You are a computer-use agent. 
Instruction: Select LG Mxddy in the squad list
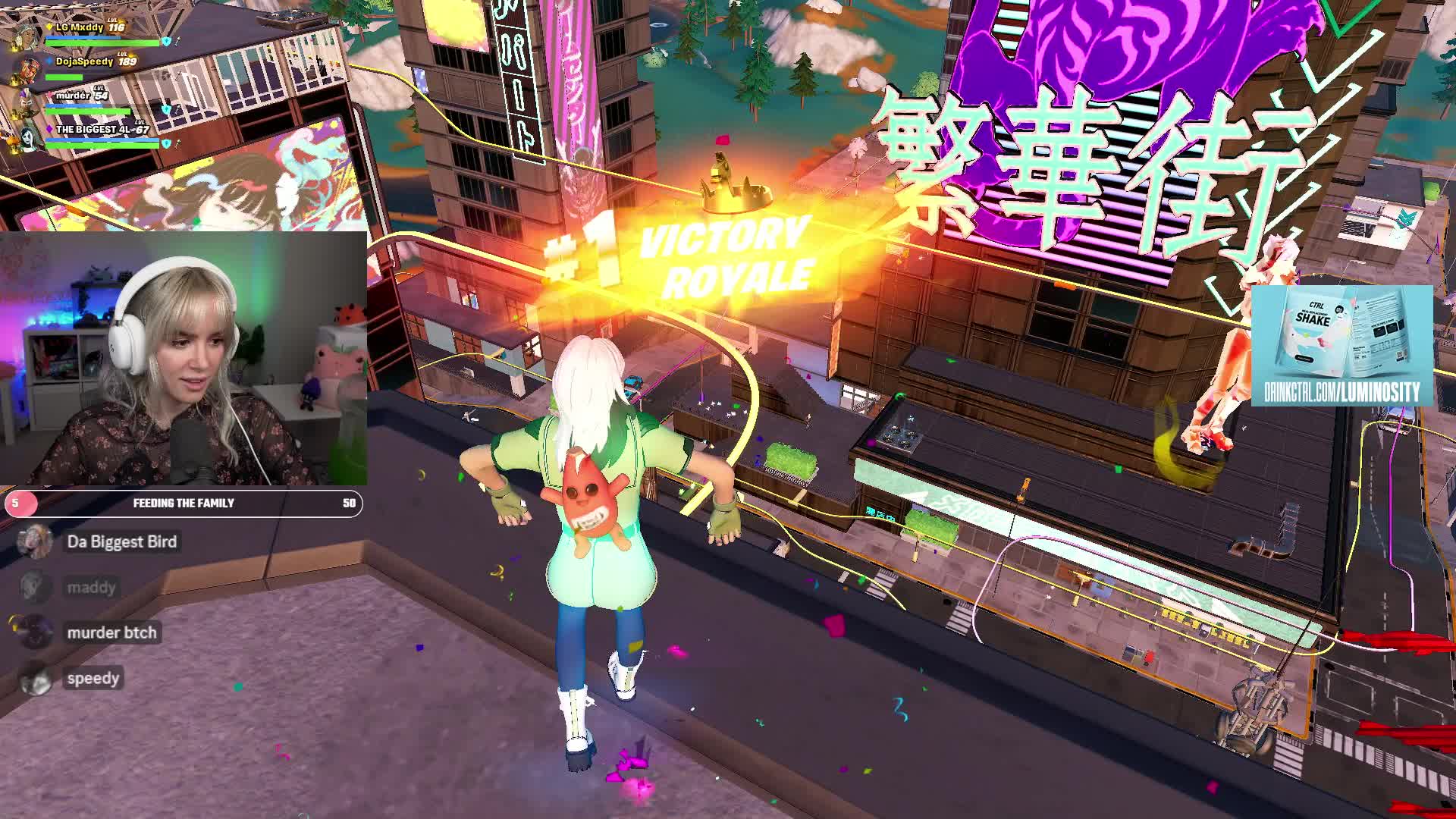click(x=80, y=28)
